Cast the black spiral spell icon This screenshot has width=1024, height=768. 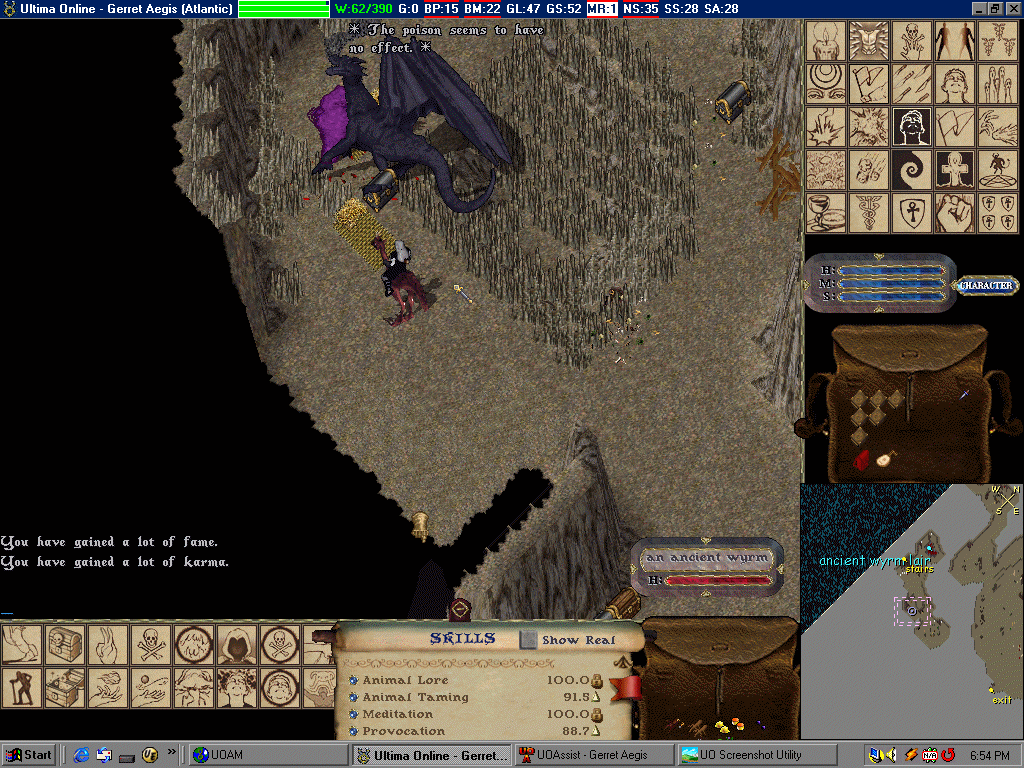coord(912,170)
